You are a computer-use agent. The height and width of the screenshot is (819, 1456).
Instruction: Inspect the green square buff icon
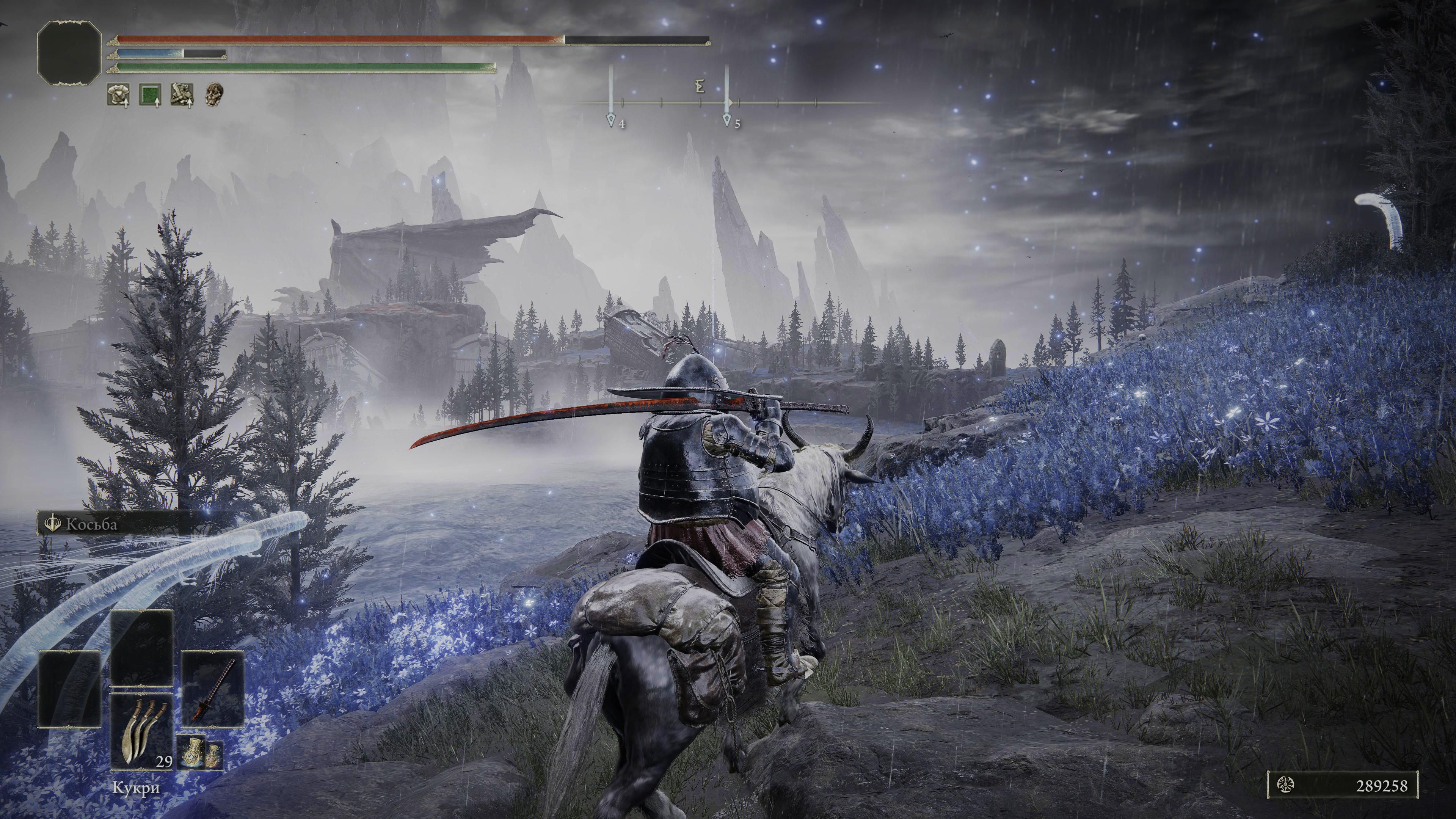pos(150,94)
